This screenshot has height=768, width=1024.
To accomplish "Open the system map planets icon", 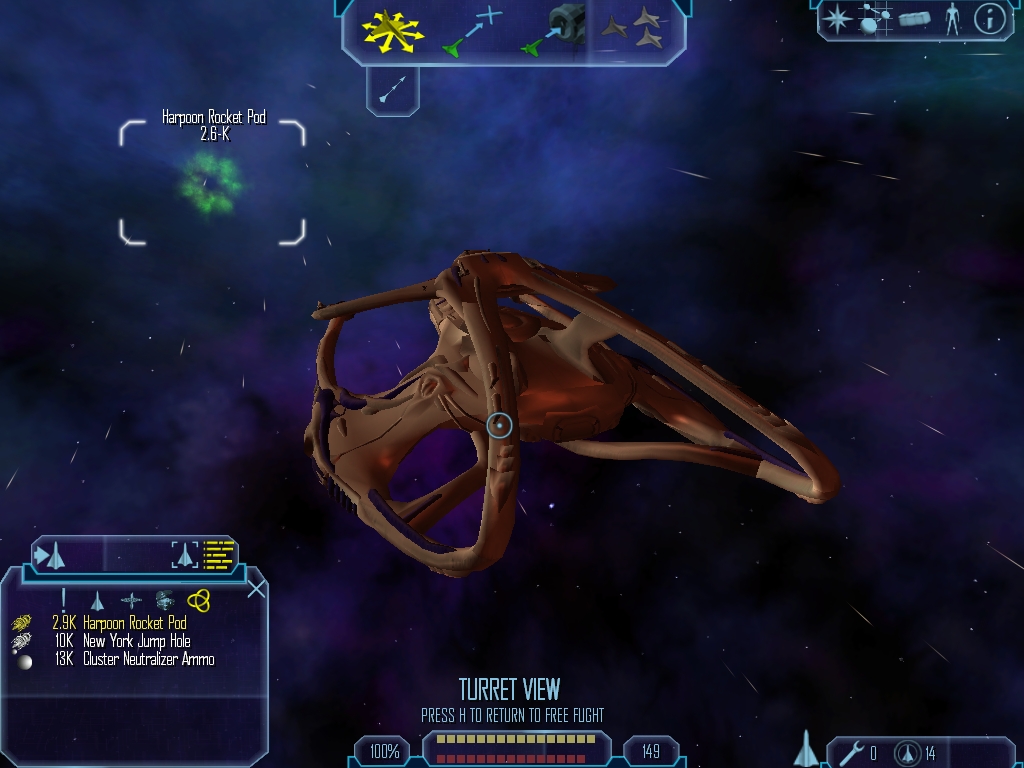I will pyautogui.click(x=875, y=20).
